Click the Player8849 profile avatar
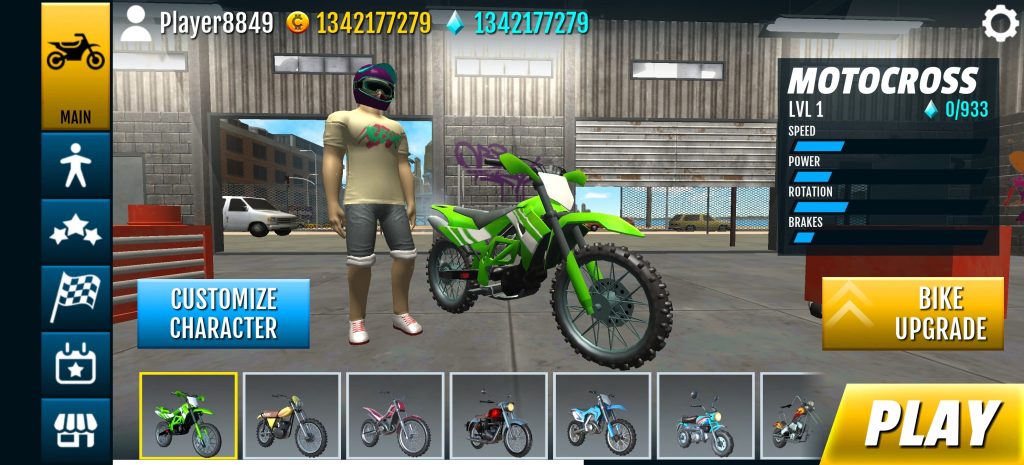 click(x=135, y=23)
